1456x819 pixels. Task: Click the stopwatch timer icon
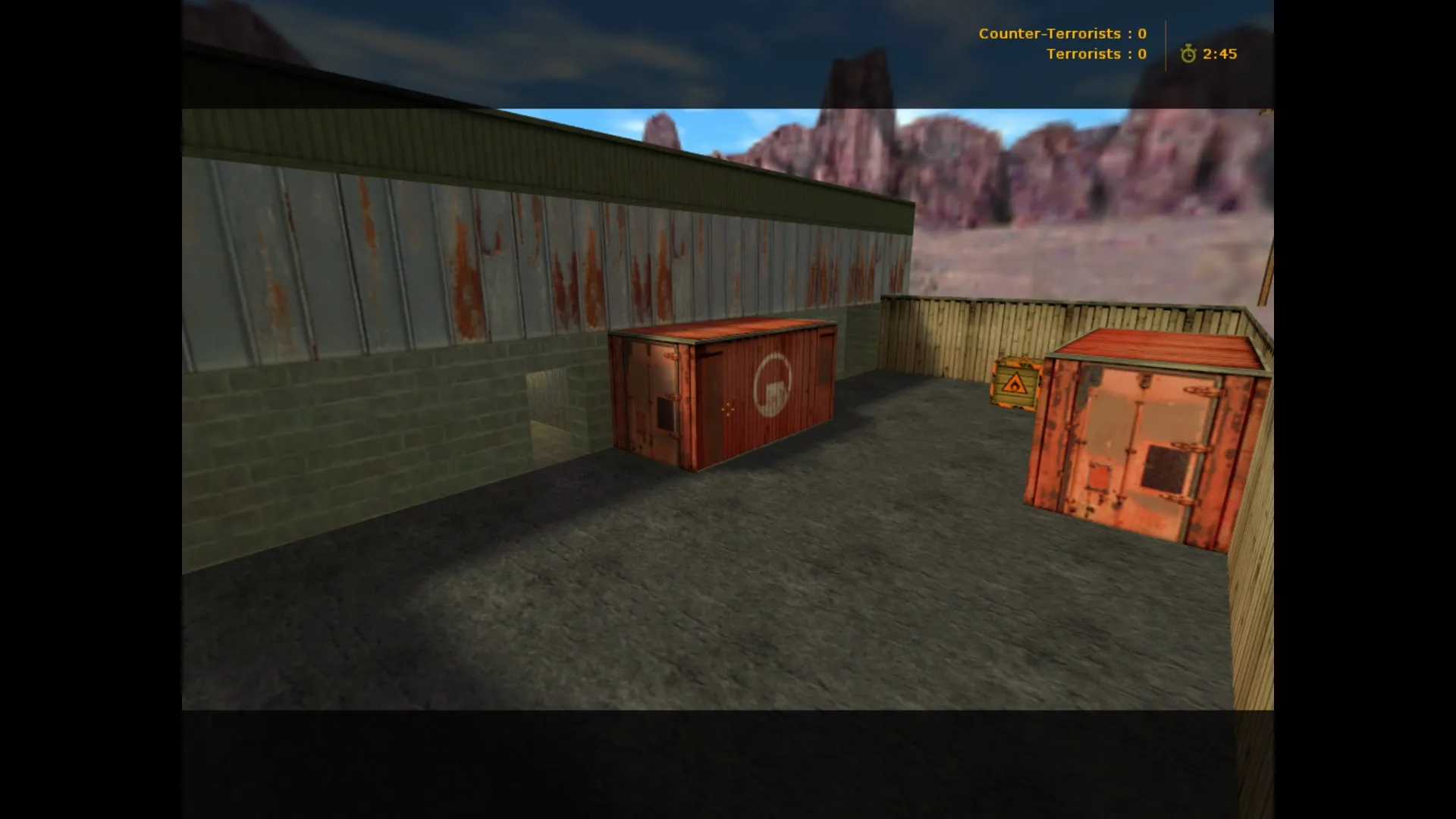[1187, 54]
